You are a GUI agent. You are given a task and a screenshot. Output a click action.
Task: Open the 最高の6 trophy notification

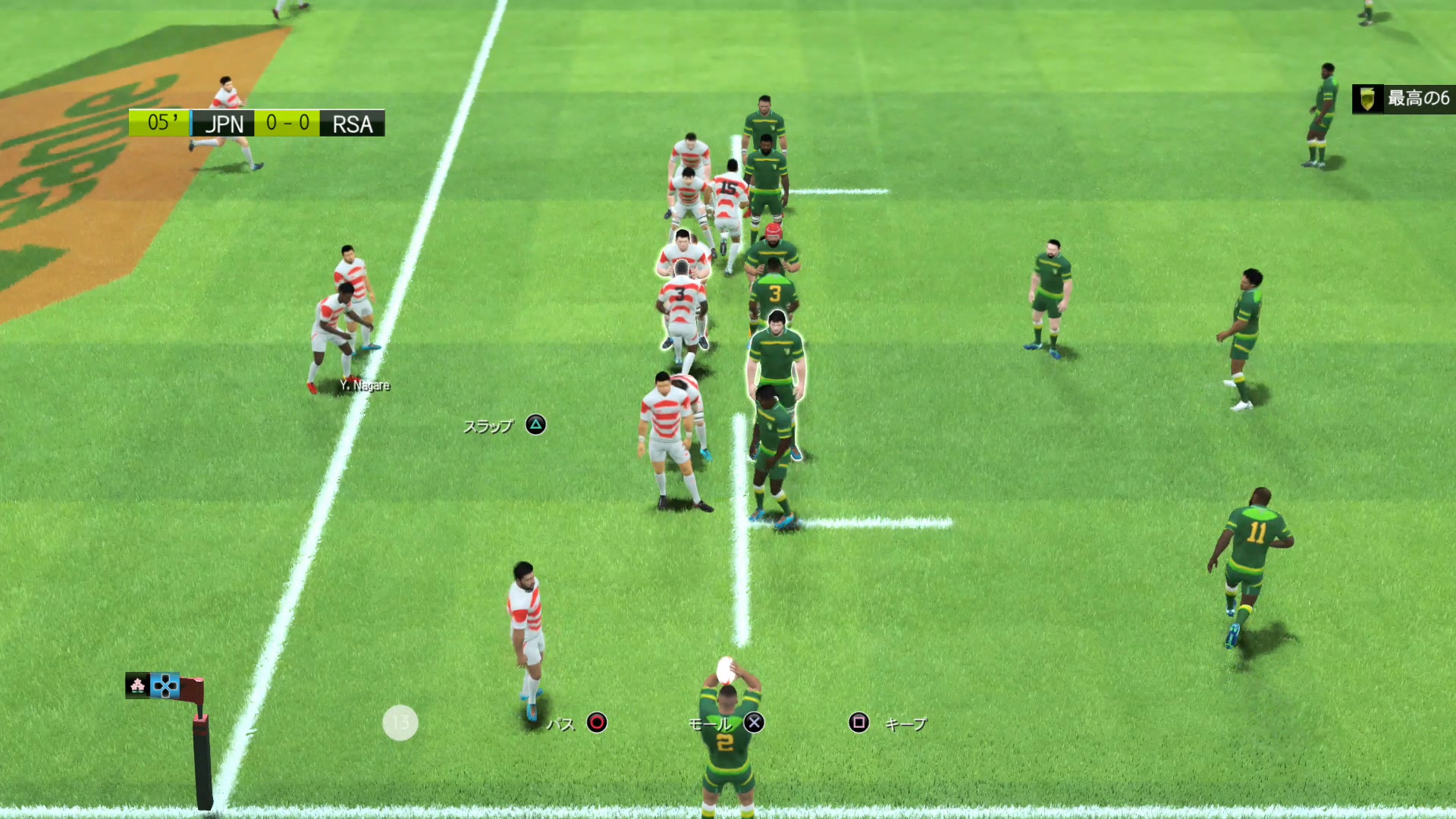point(1403,99)
